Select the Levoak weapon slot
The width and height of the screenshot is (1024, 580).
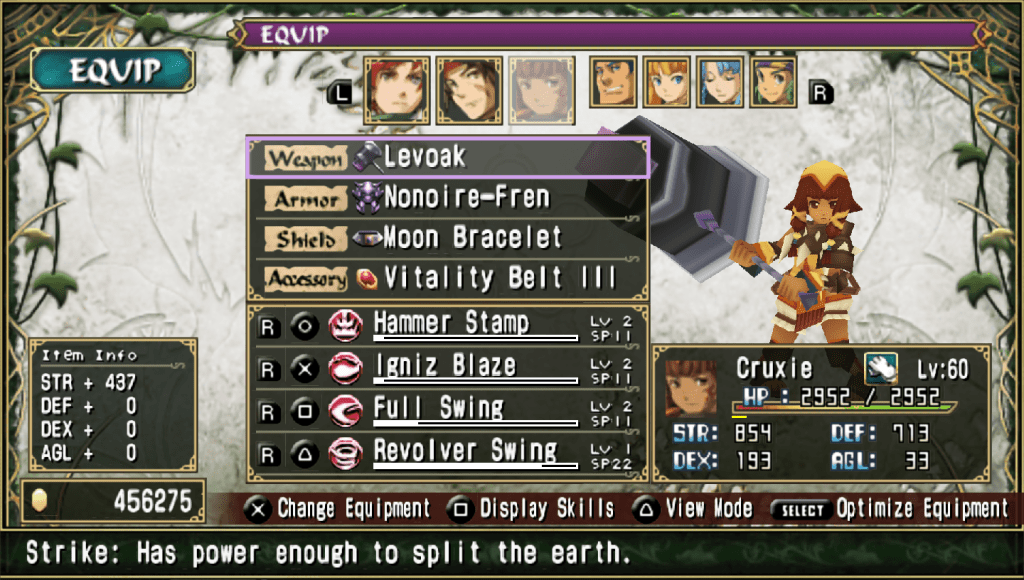coord(446,157)
